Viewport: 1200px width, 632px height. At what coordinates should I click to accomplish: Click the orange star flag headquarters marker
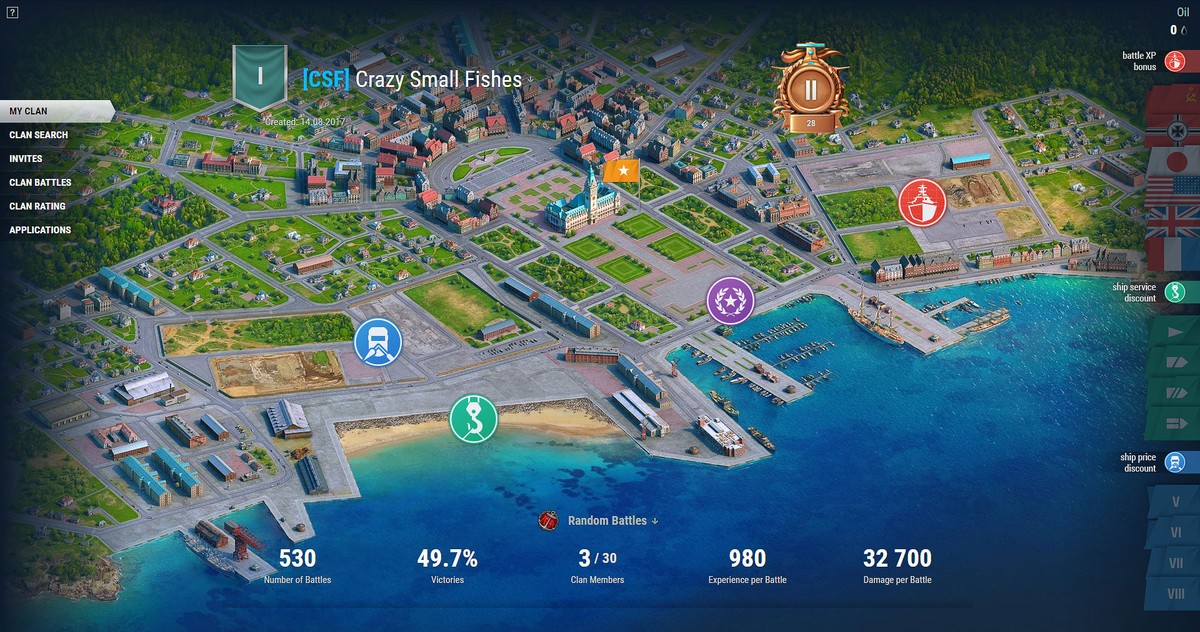click(622, 171)
